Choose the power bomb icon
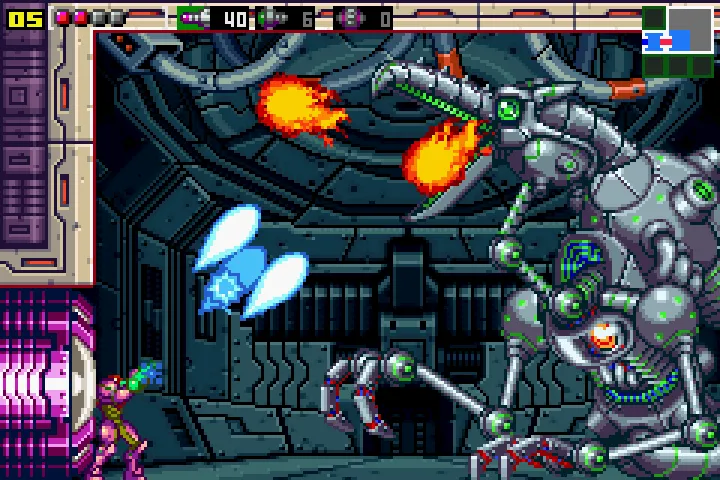The image size is (720, 480). click(x=351, y=17)
